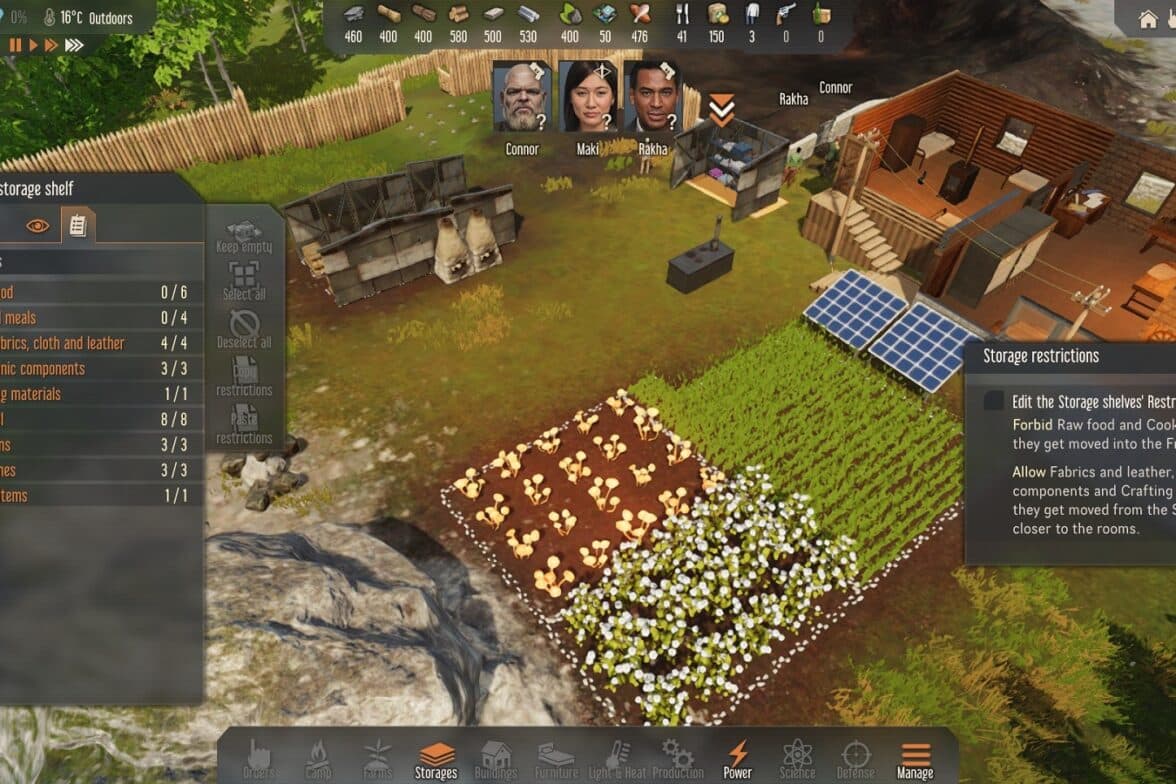This screenshot has width=1176, height=784.
Task: Switch to the eye visibility tab
Action: (38, 226)
